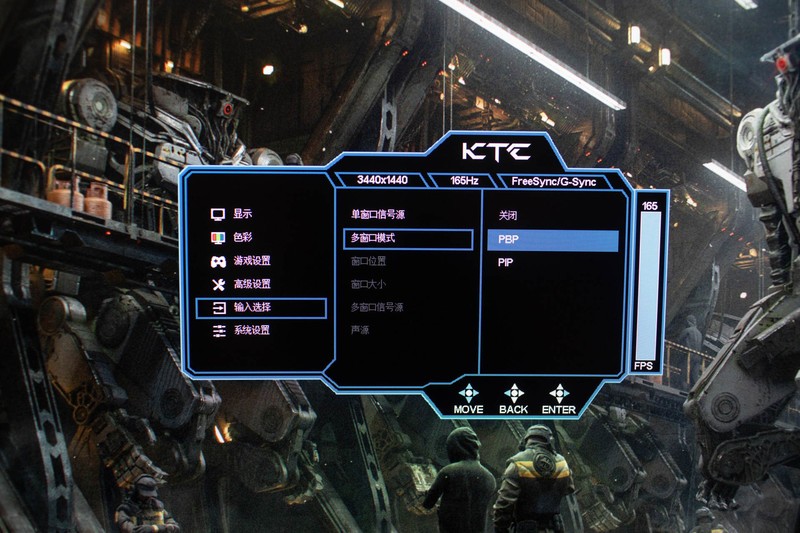Go to 系统设置 system settings
800x533 pixels.
251,330
